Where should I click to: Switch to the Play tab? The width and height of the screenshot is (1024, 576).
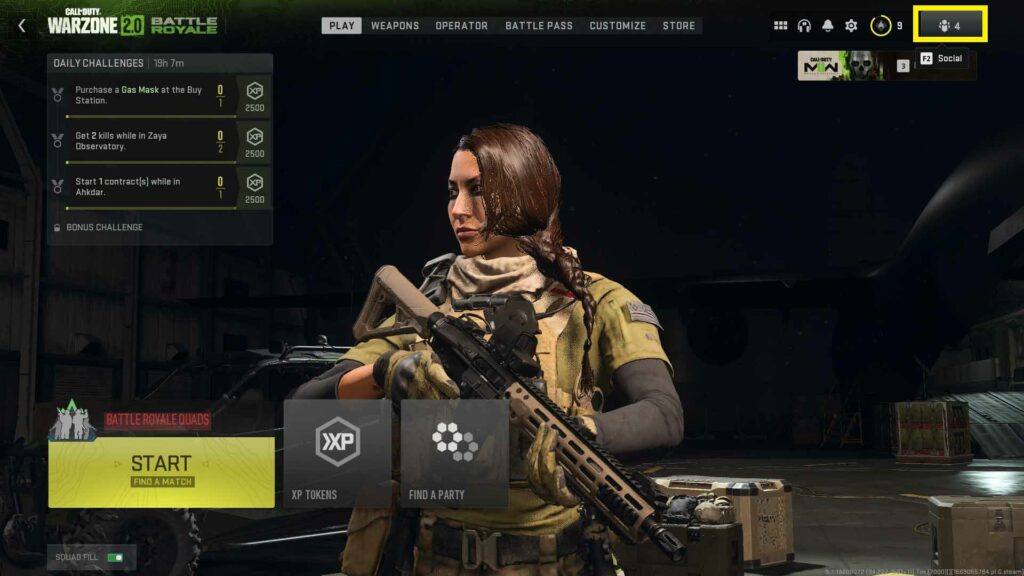coord(342,26)
